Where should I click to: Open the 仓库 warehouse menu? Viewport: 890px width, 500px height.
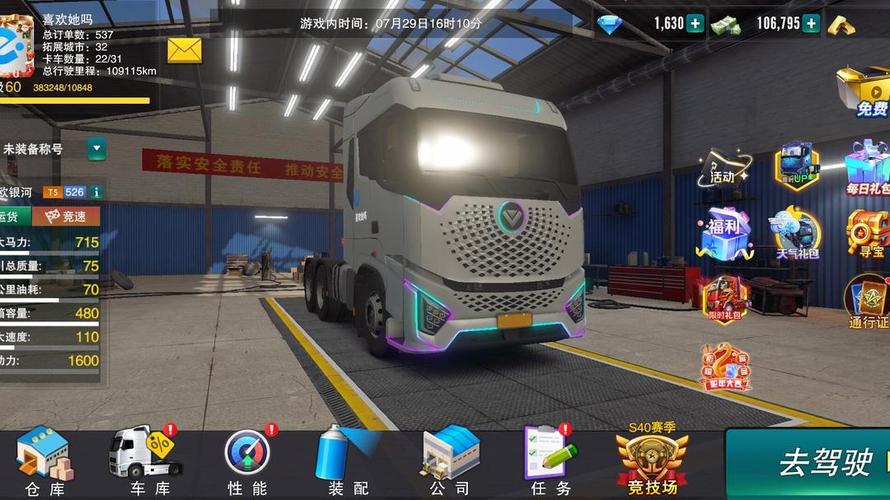click(x=45, y=462)
